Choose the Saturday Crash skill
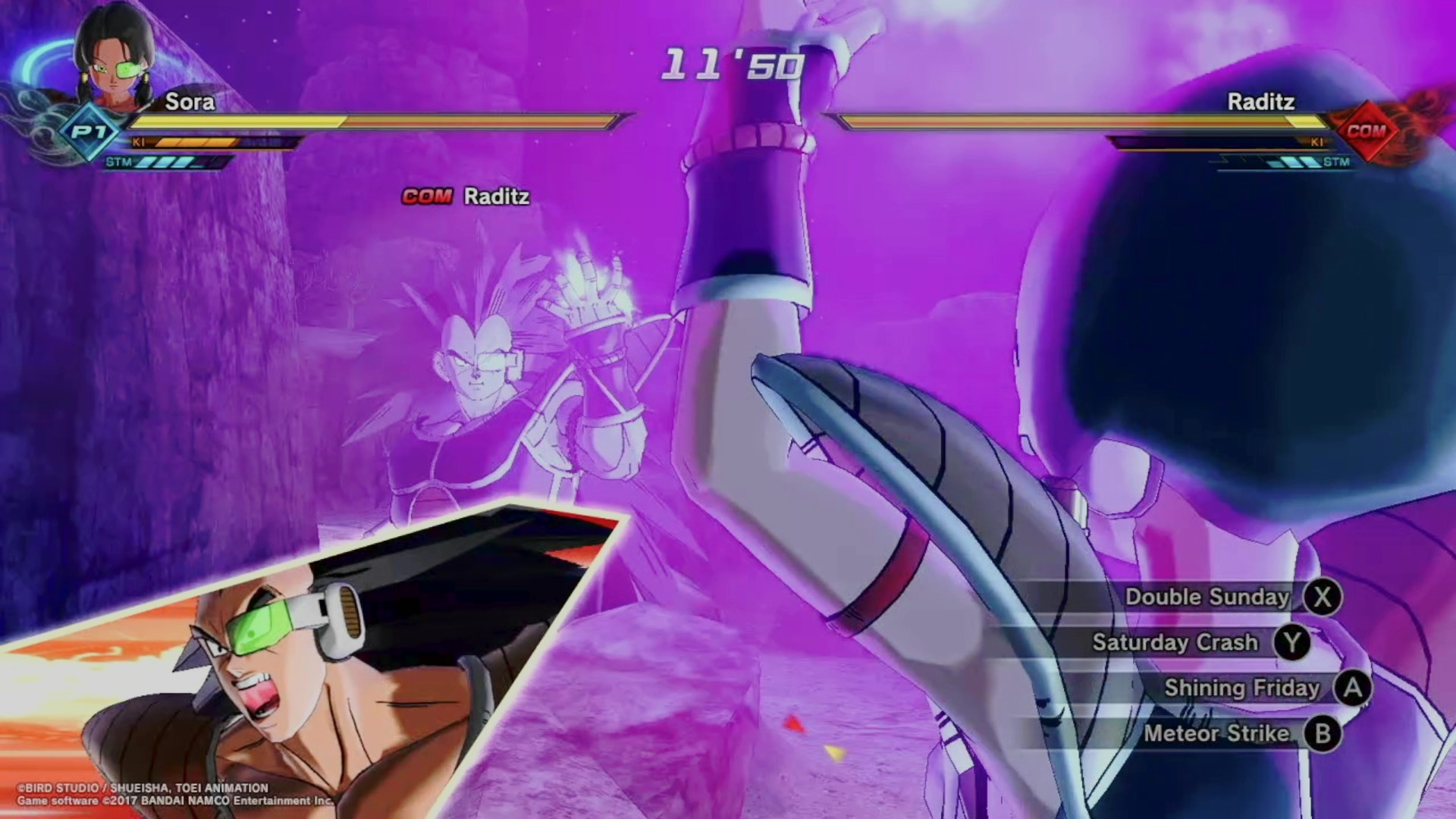1456x819 pixels. tap(1175, 642)
